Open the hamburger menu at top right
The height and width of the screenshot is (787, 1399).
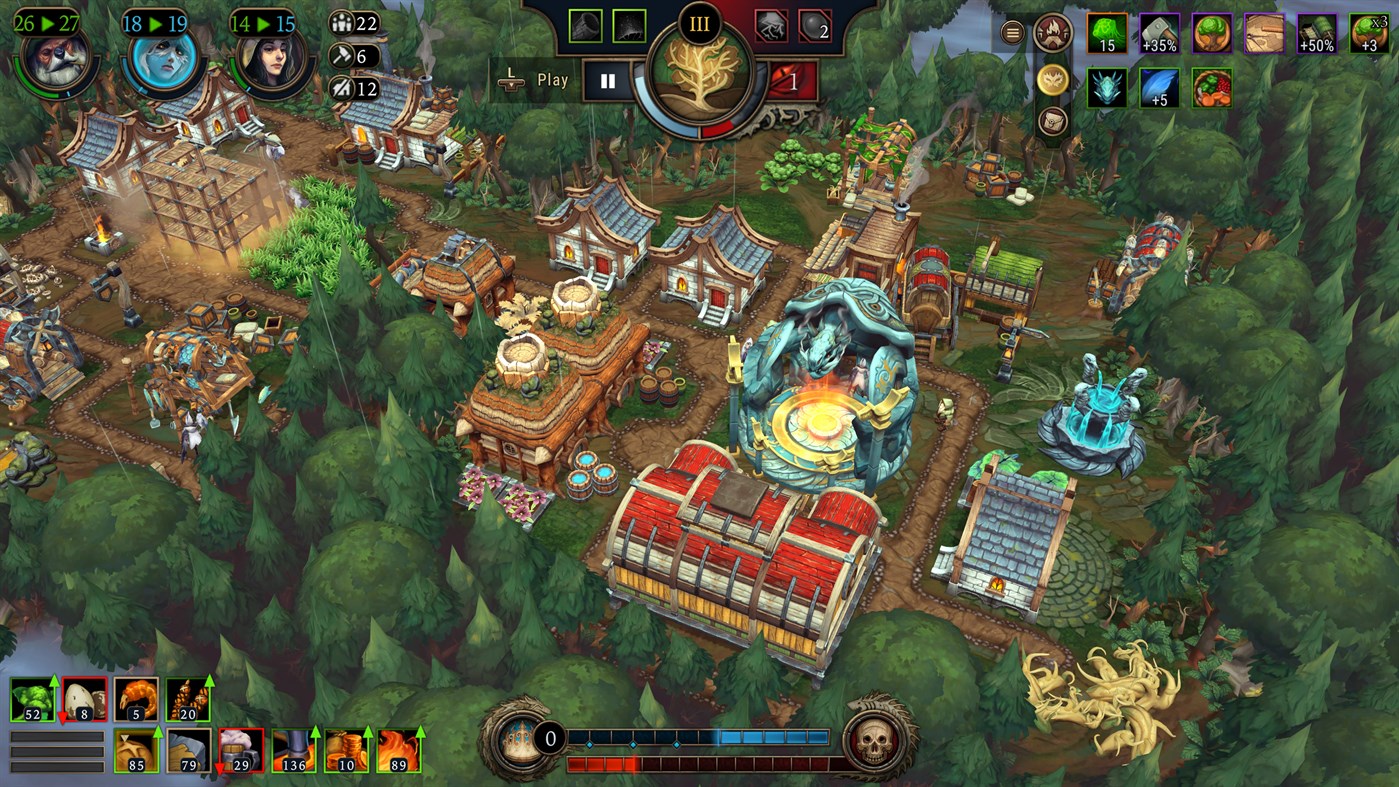[x=1011, y=33]
